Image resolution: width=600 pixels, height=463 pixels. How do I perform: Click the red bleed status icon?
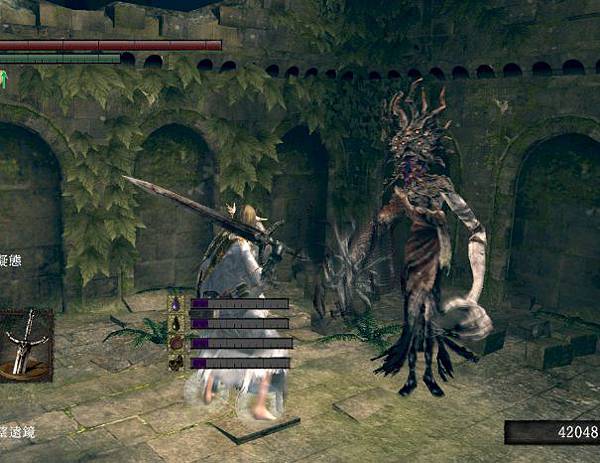176,343
